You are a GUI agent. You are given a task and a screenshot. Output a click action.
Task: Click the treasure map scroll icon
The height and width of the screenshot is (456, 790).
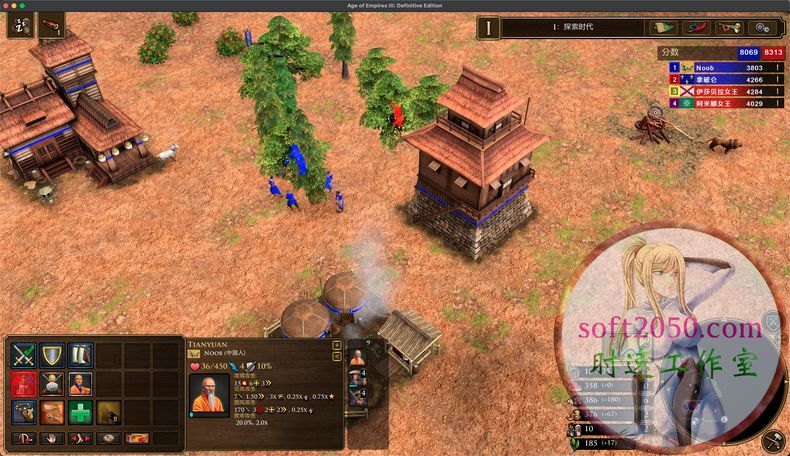click(52, 412)
